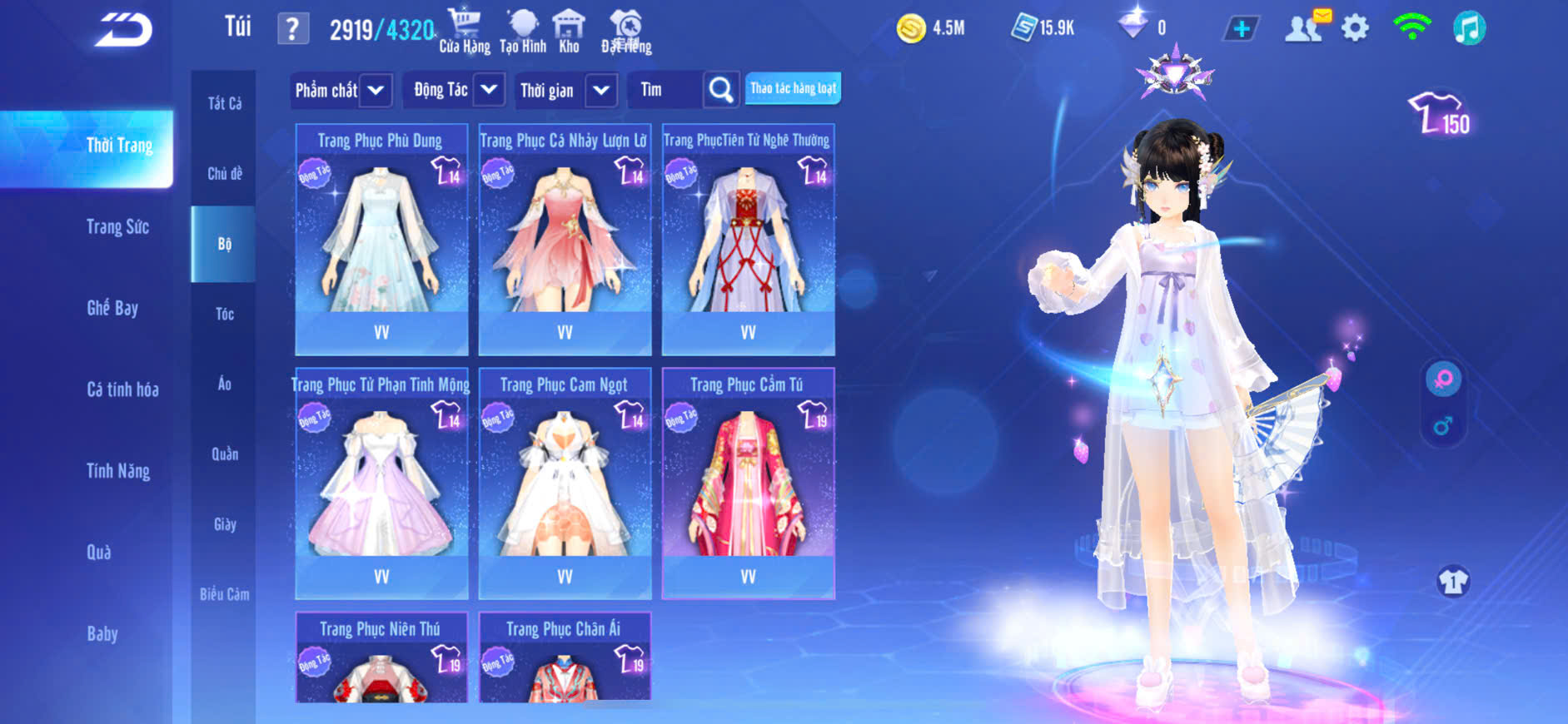Open the Kho storage
Image resolution: width=1568 pixels, height=724 pixels.
[x=569, y=31]
